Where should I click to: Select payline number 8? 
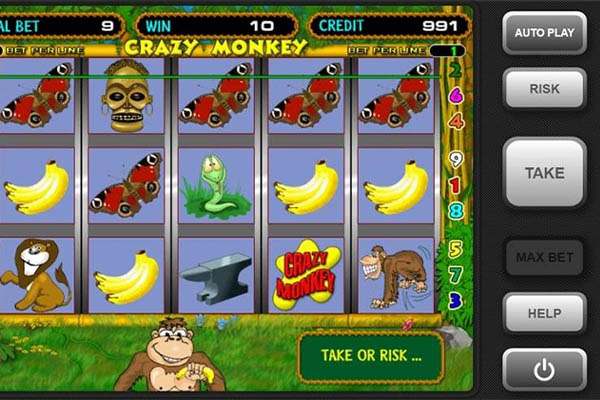pos(456,210)
